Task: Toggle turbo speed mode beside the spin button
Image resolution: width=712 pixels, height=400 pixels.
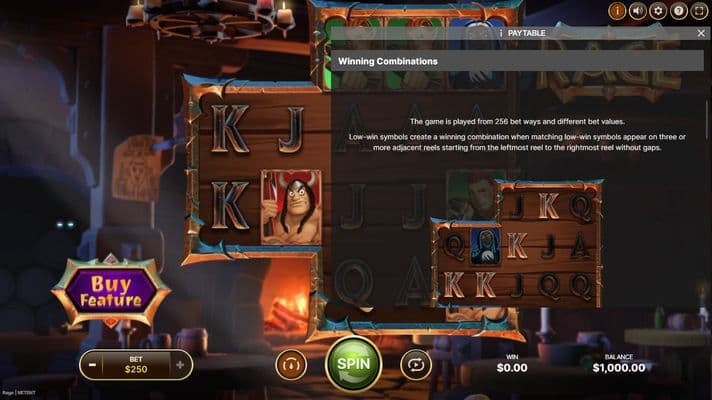Action: [291, 364]
